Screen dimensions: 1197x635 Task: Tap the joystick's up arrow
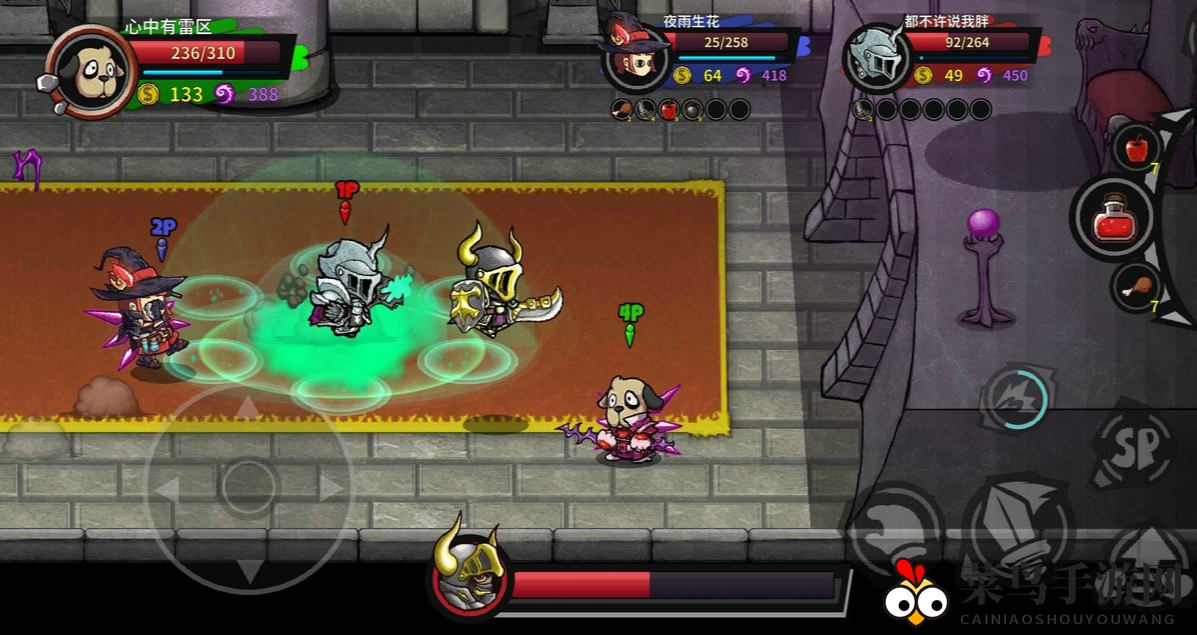249,407
